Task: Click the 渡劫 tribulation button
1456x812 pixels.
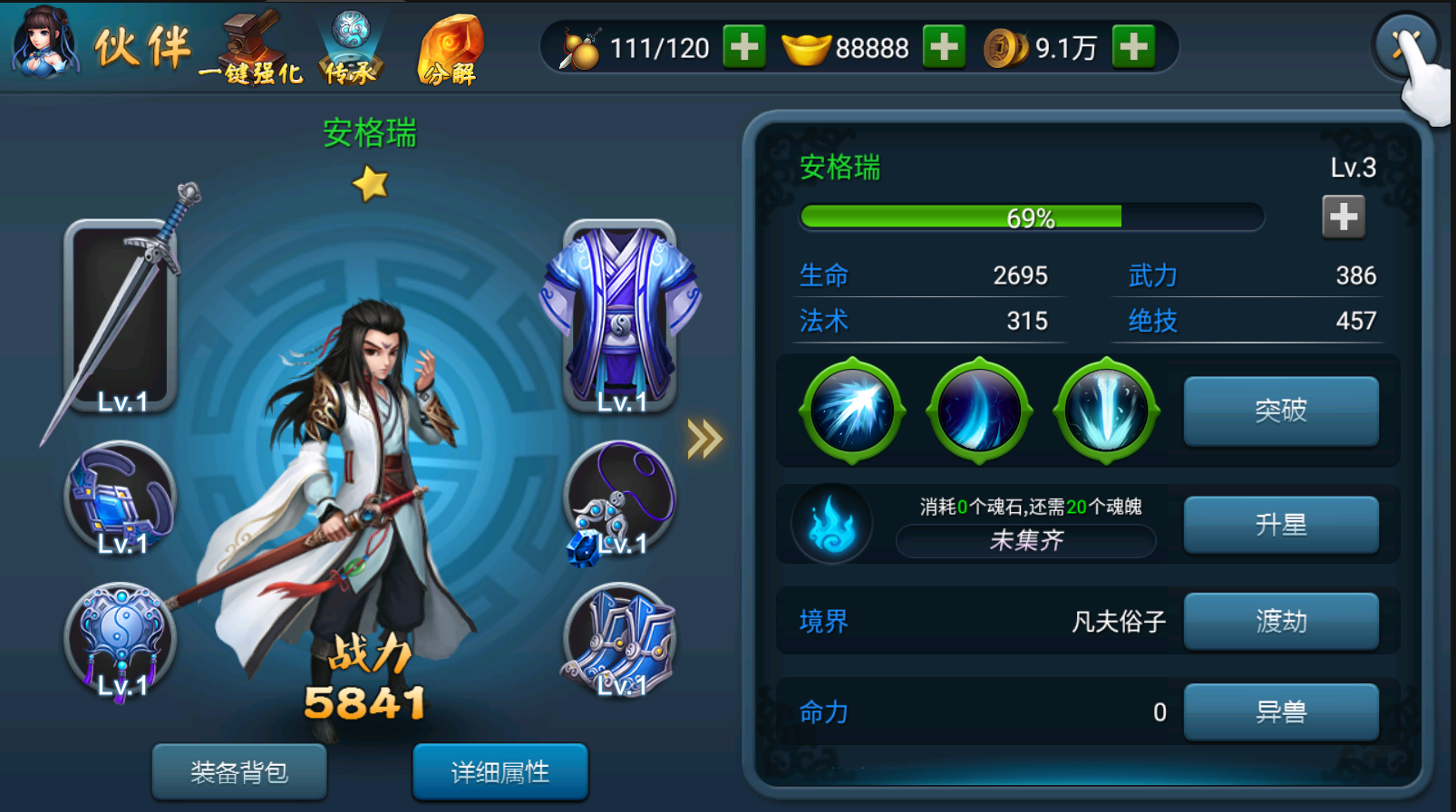Action: pyautogui.click(x=1281, y=621)
